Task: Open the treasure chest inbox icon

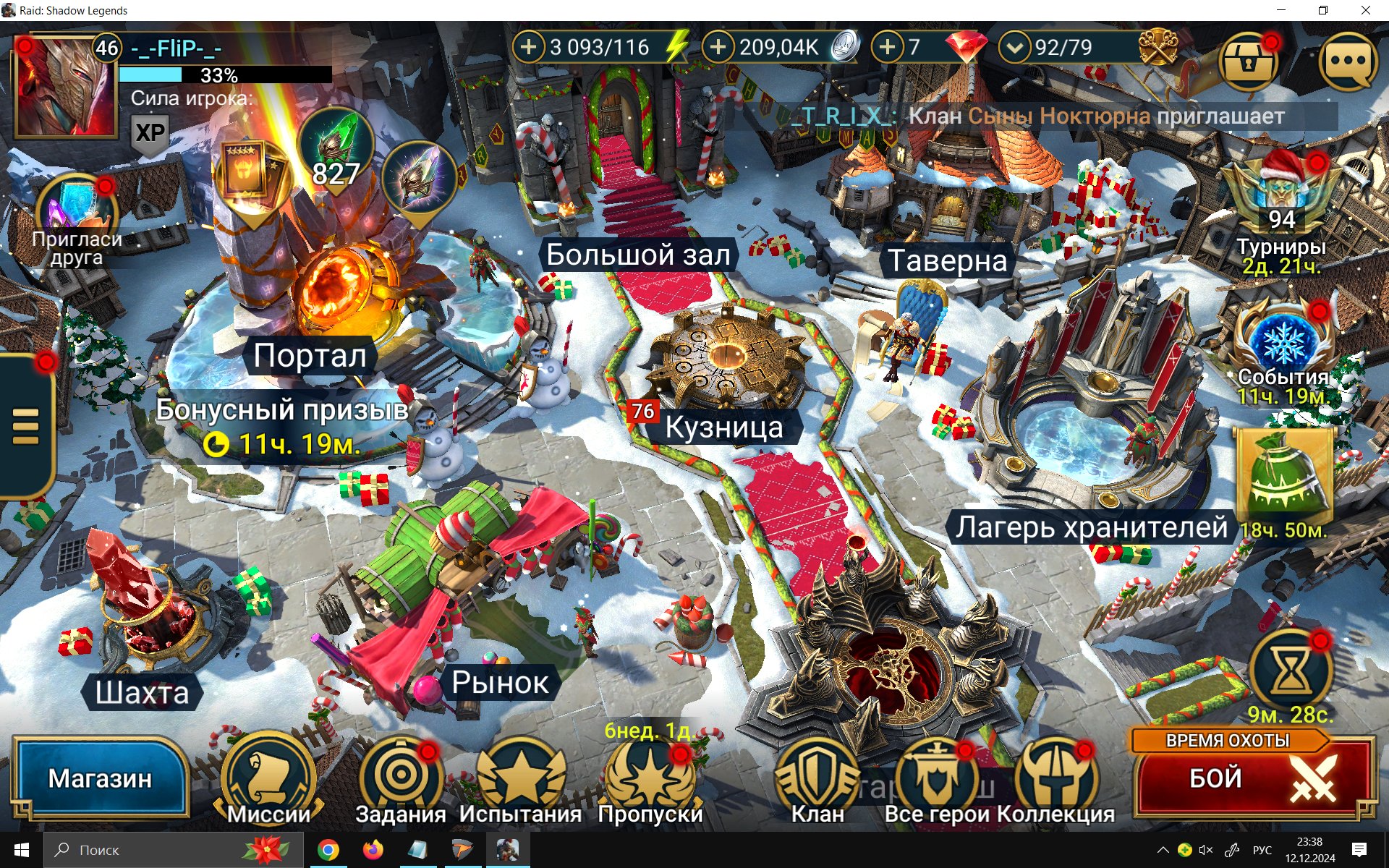Action: pyautogui.click(x=1248, y=61)
